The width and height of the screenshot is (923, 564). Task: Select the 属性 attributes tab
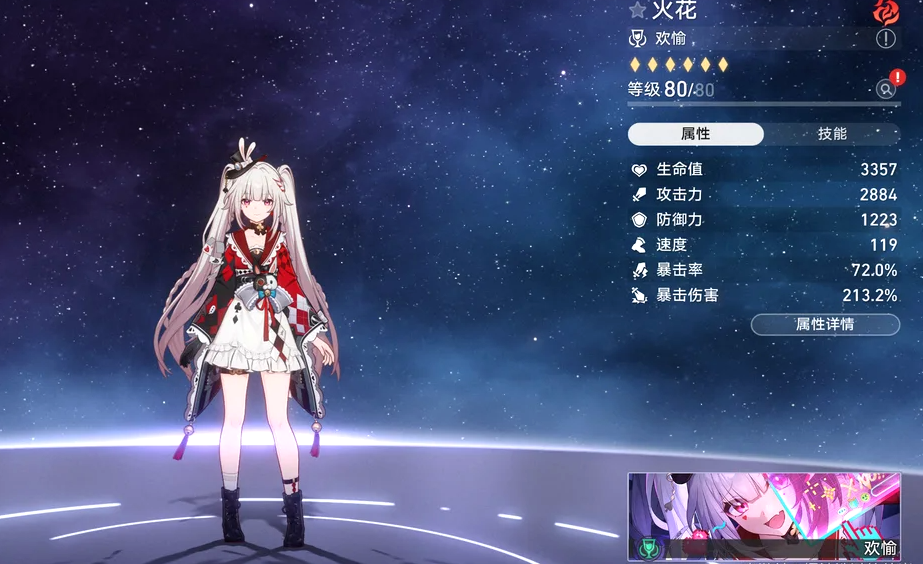(695, 134)
